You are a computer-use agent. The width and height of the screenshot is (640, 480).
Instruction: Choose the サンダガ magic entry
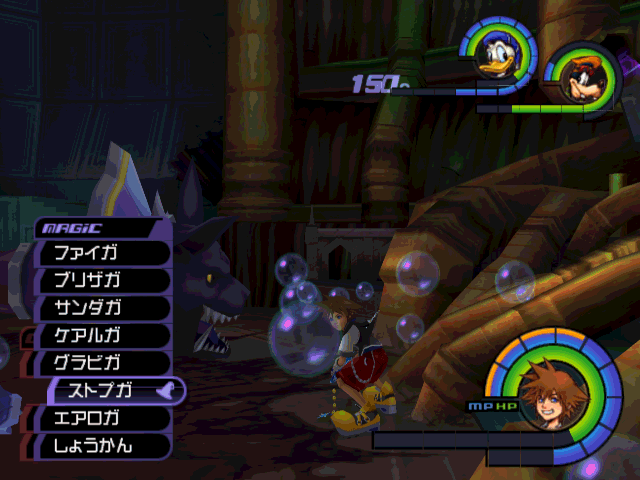click(102, 308)
